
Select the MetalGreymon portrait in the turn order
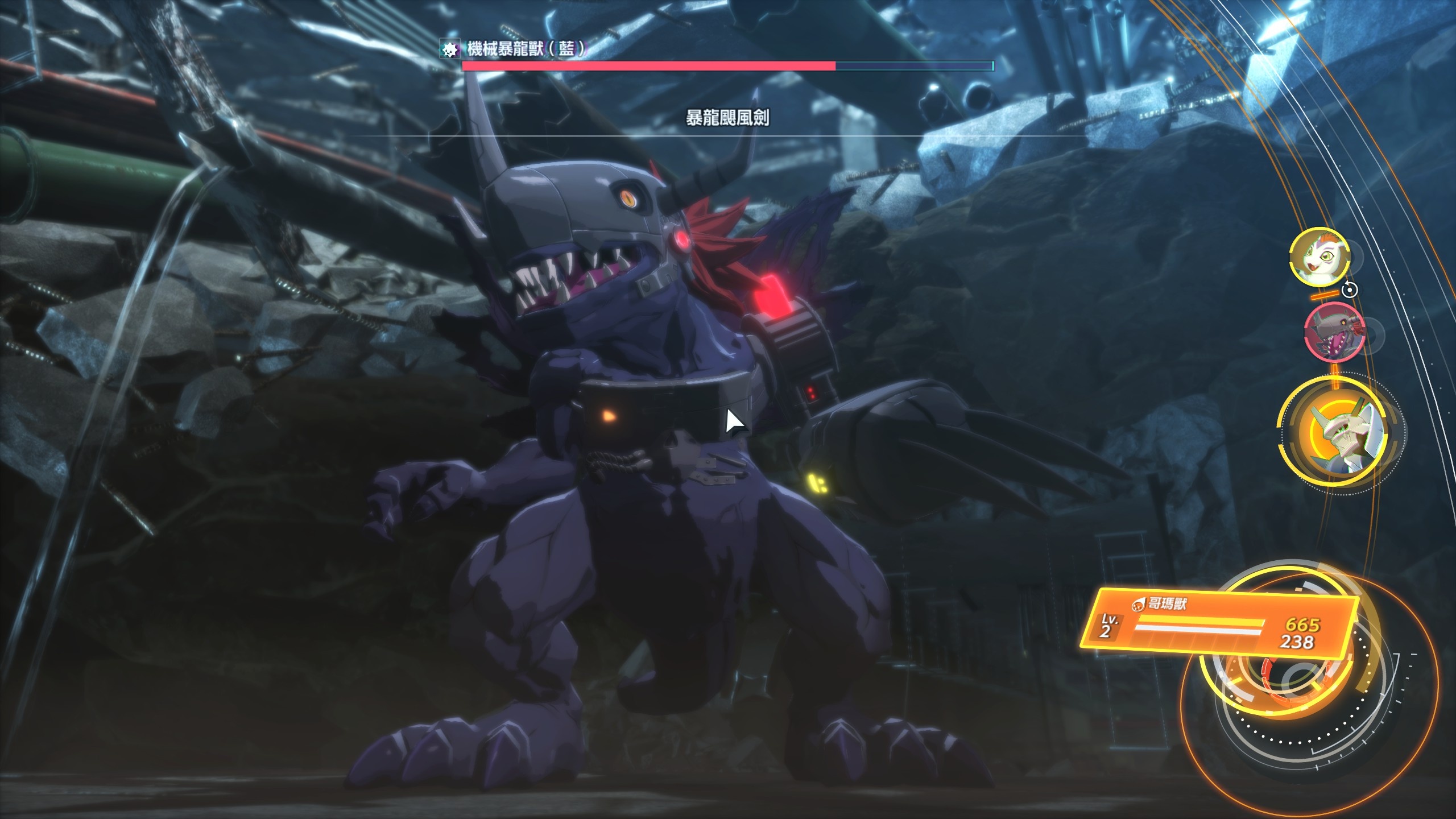pyautogui.click(x=1333, y=332)
